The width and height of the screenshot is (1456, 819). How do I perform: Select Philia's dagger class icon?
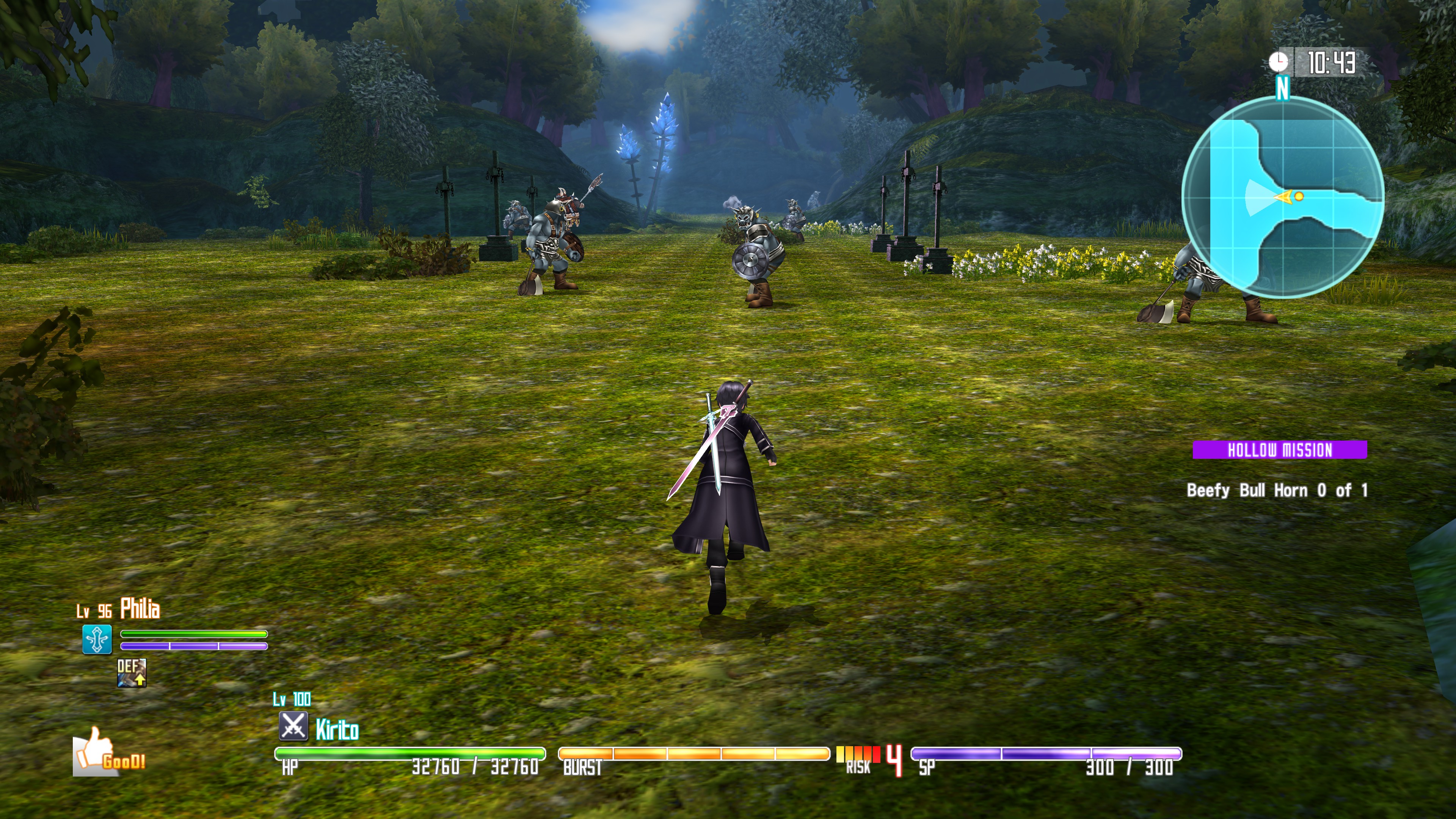[x=97, y=639]
